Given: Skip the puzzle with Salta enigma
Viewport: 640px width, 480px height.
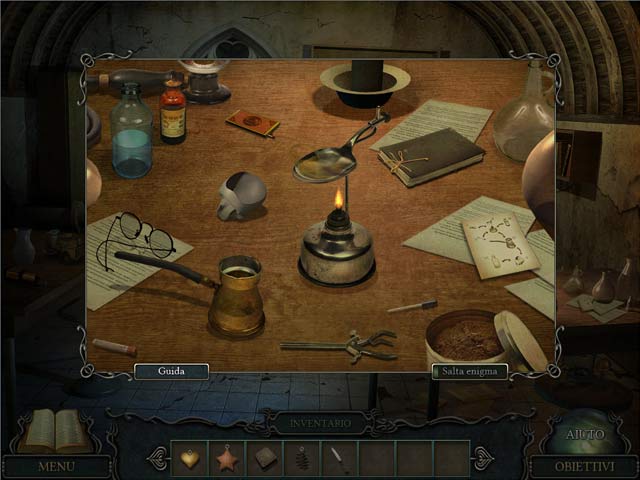Looking at the screenshot, I should 470,372.
